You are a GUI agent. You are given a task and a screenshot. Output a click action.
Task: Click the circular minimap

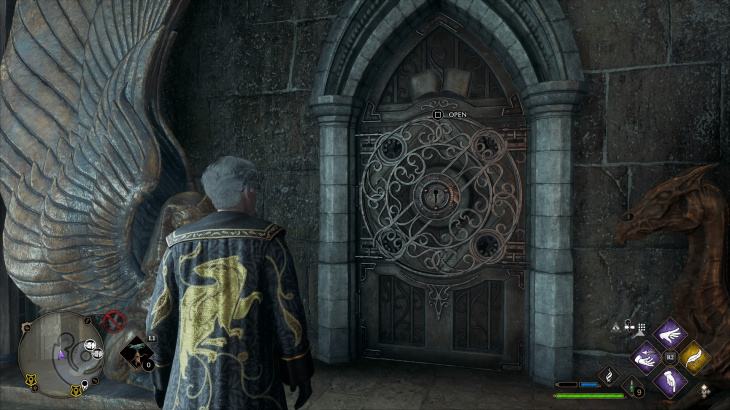click(x=58, y=352)
